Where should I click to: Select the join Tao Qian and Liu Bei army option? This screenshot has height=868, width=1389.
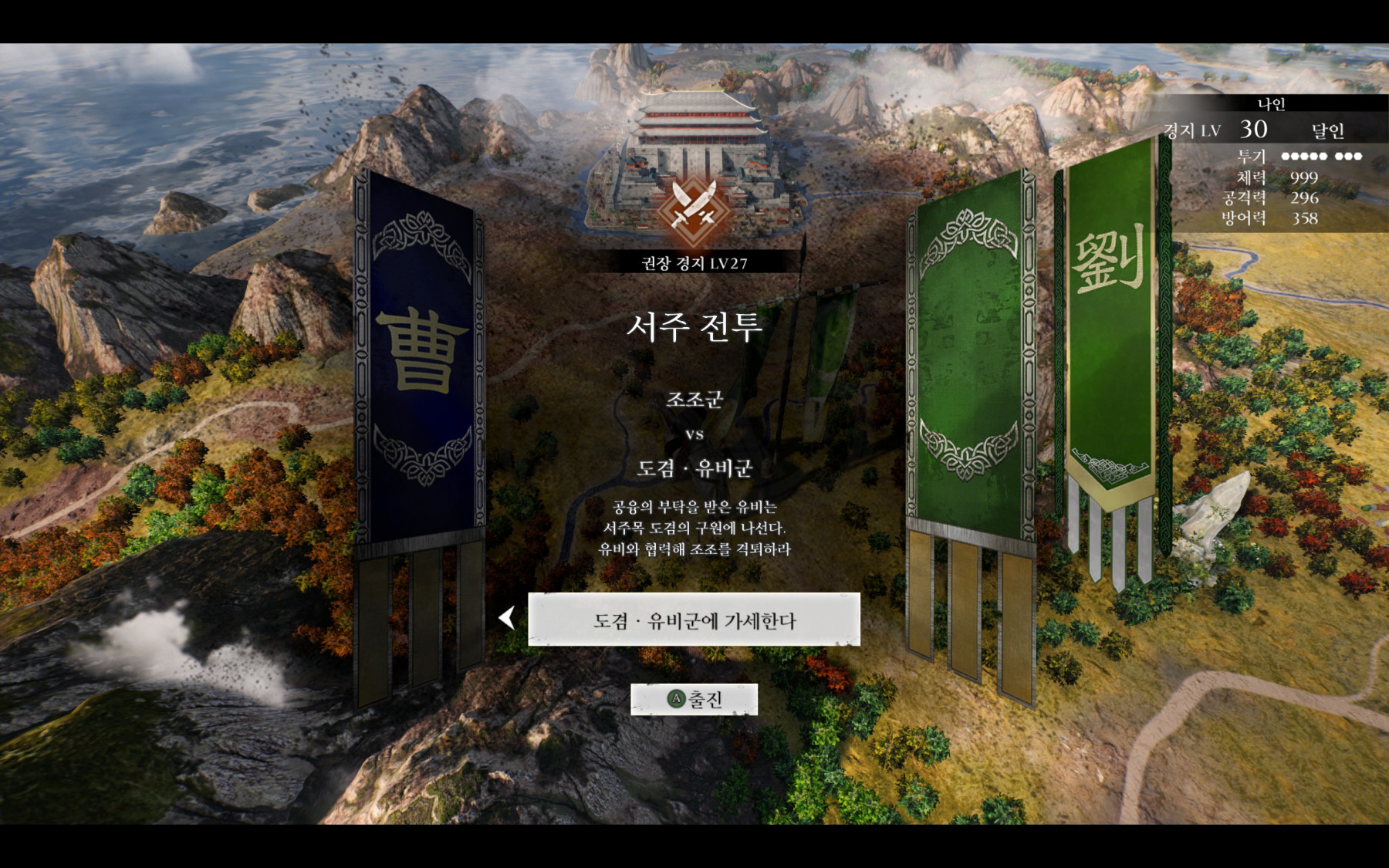click(694, 620)
